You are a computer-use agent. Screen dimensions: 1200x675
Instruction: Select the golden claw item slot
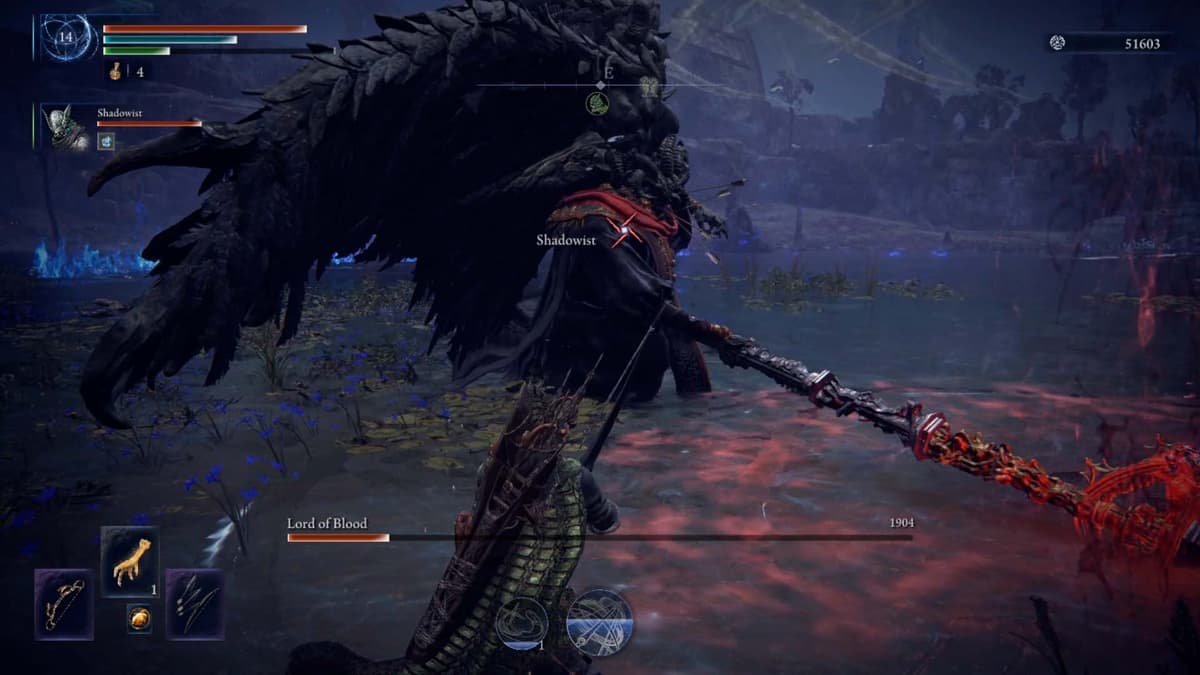point(130,561)
